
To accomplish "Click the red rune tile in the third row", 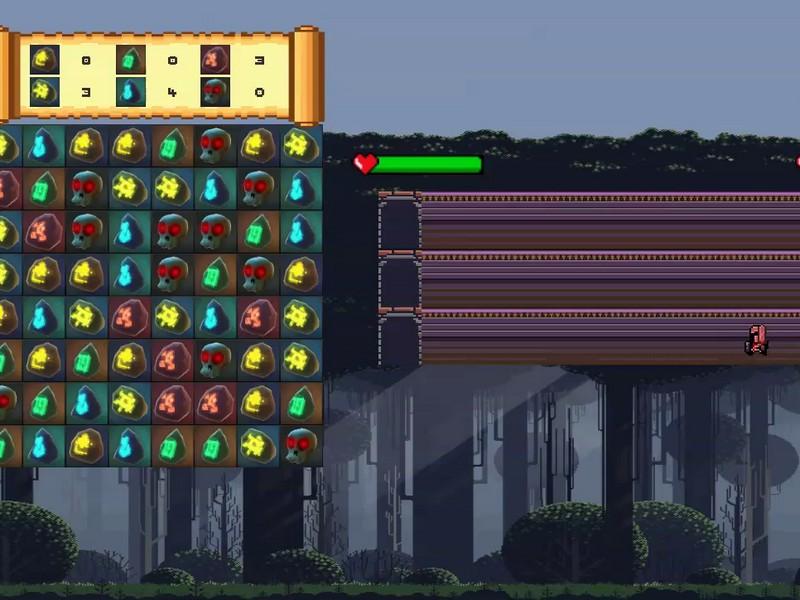I will coord(43,230).
